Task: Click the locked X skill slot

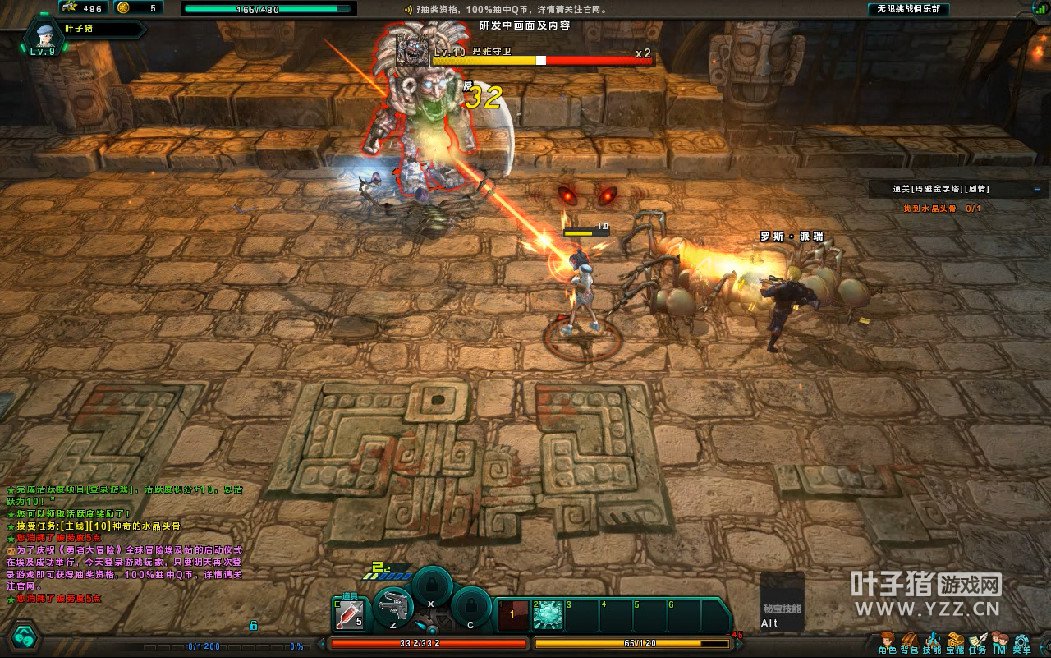Action: (431, 584)
